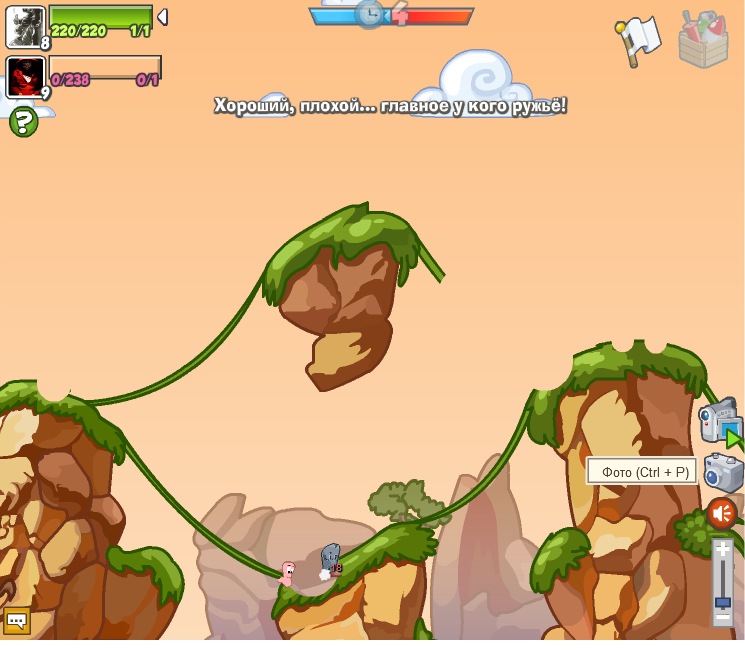
Task: Click the minus button on the zoom slider
Action: coord(722,618)
